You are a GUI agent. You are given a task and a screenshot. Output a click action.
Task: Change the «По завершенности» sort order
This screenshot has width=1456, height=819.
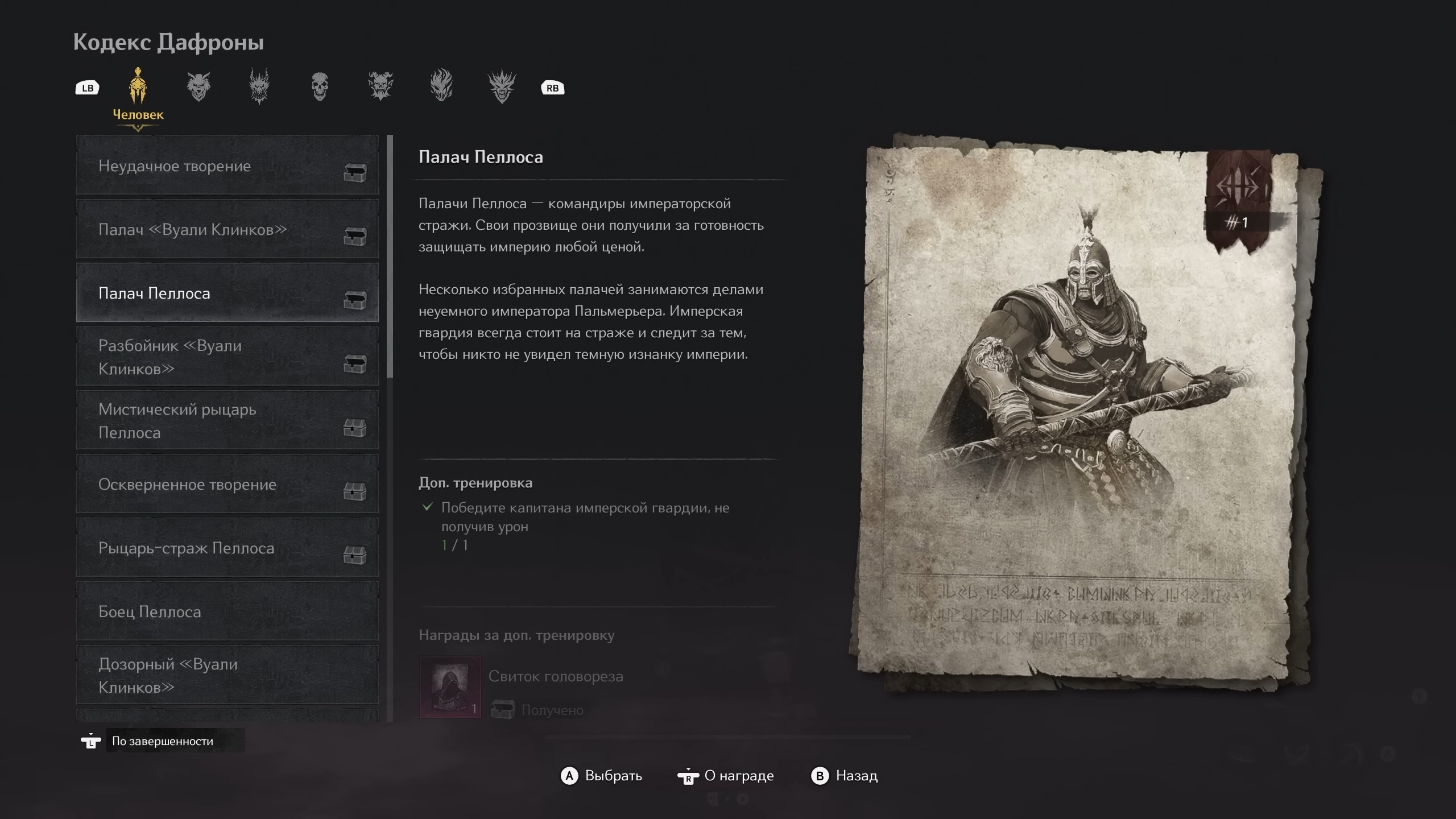click(x=163, y=741)
